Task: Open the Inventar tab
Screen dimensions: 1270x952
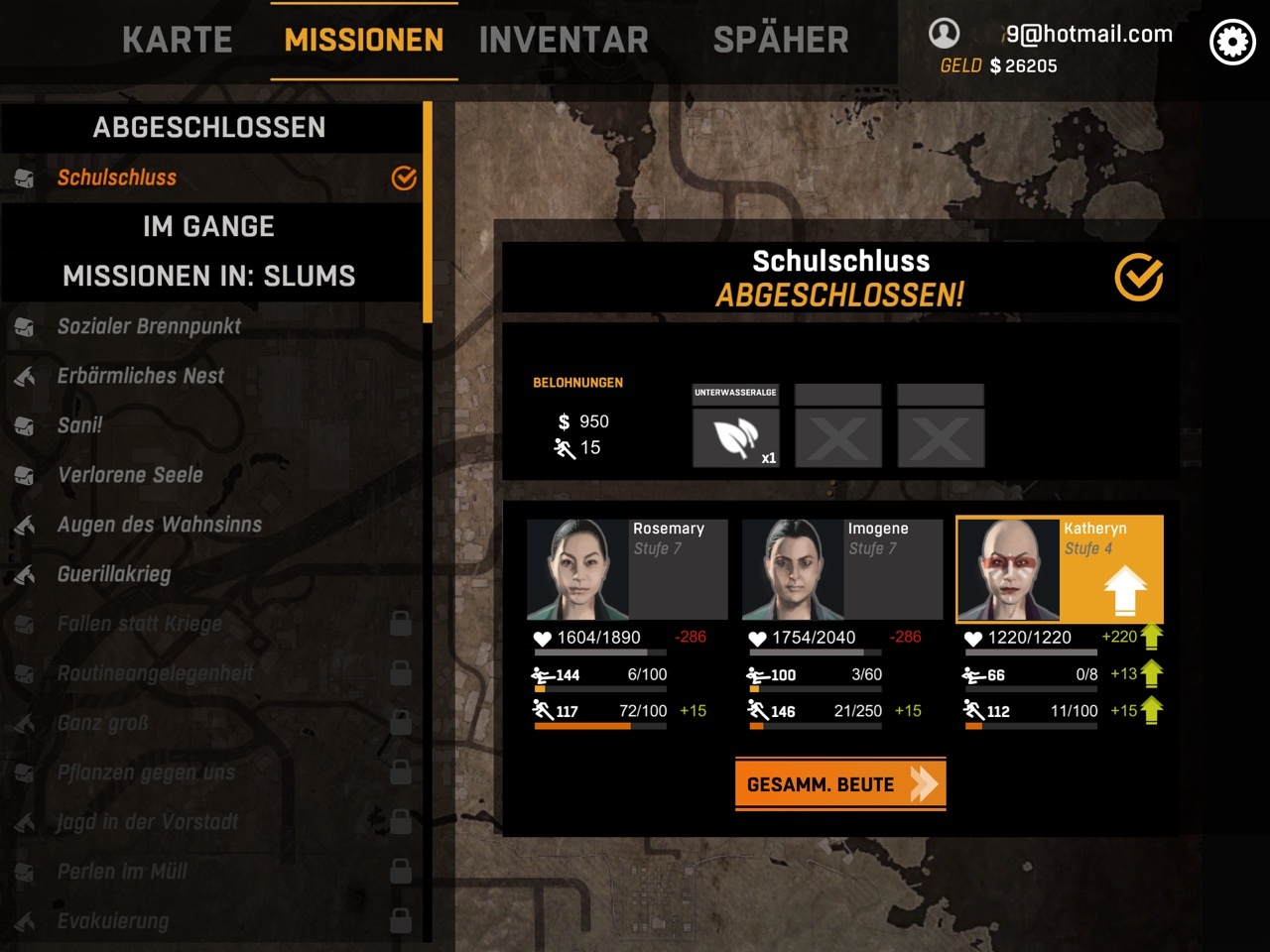Action: click(x=564, y=40)
